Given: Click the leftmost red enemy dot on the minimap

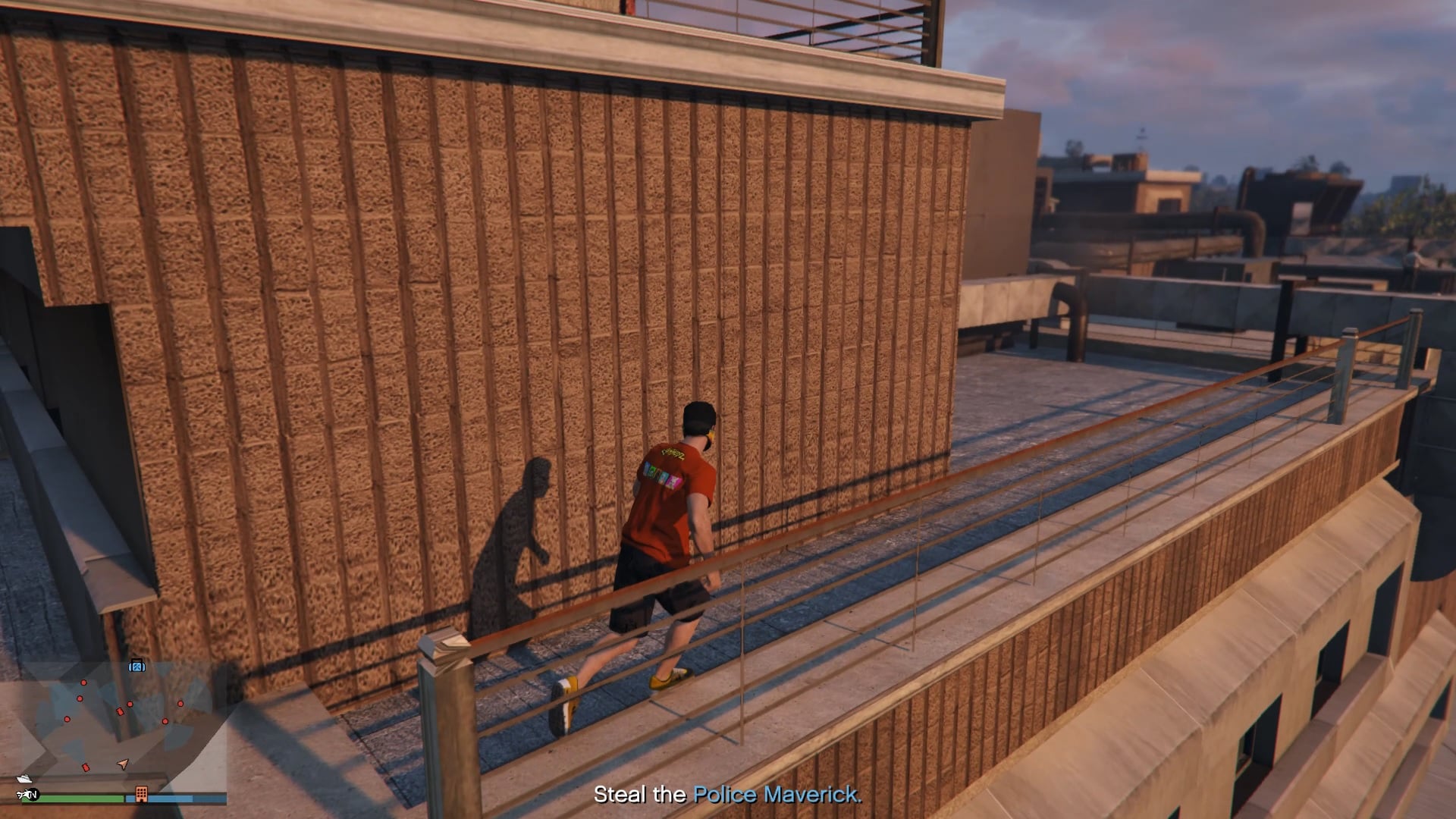Looking at the screenshot, I should [x=67, y=719].
